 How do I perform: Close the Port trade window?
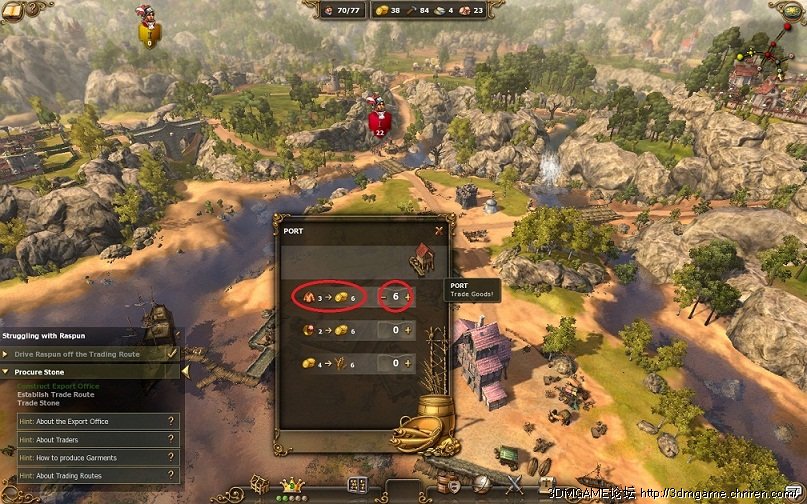click(438, 230)
